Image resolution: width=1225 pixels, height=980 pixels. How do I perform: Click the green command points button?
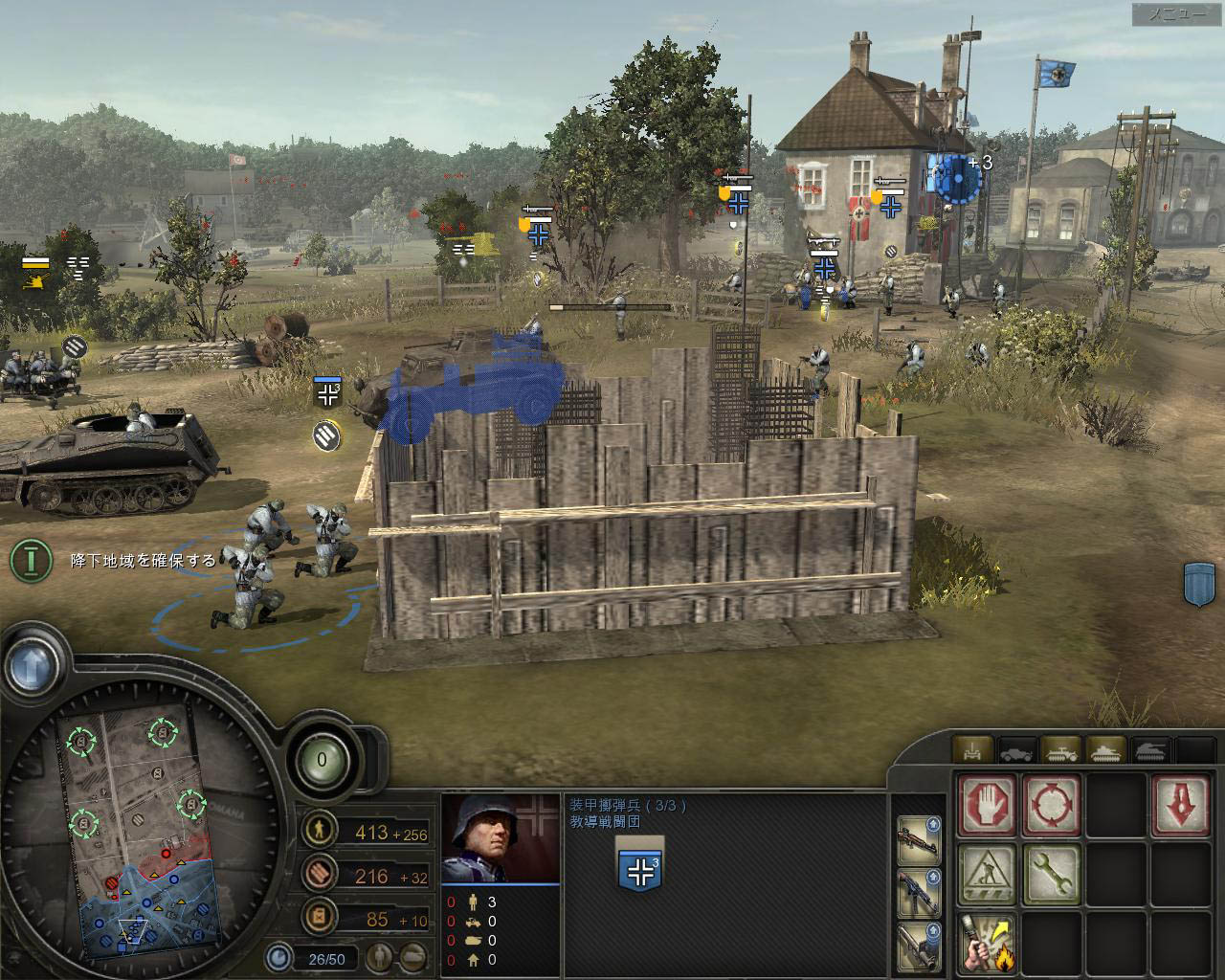tap(322, 761)
